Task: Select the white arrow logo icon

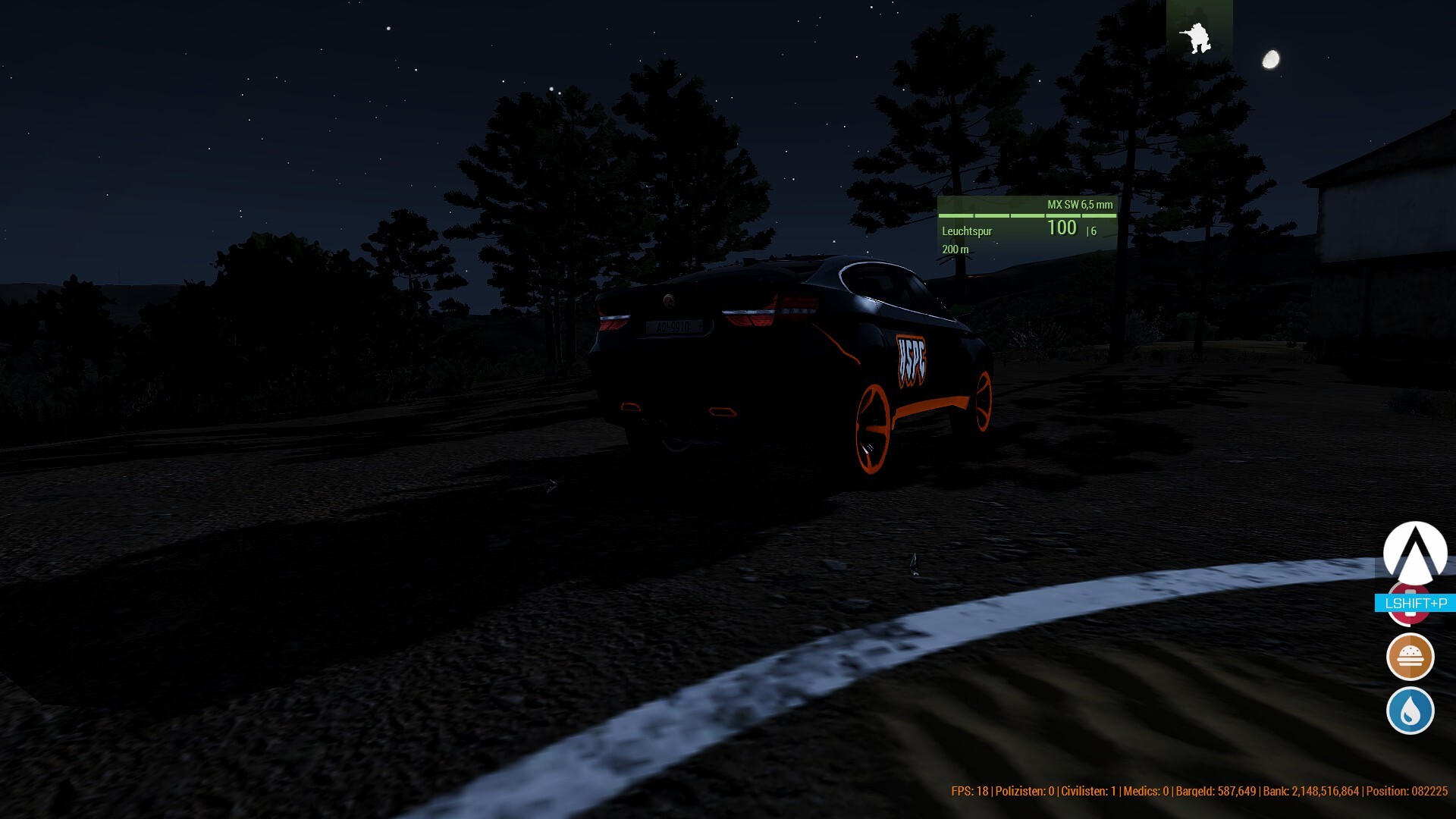Action: (x=1414, y=552)
